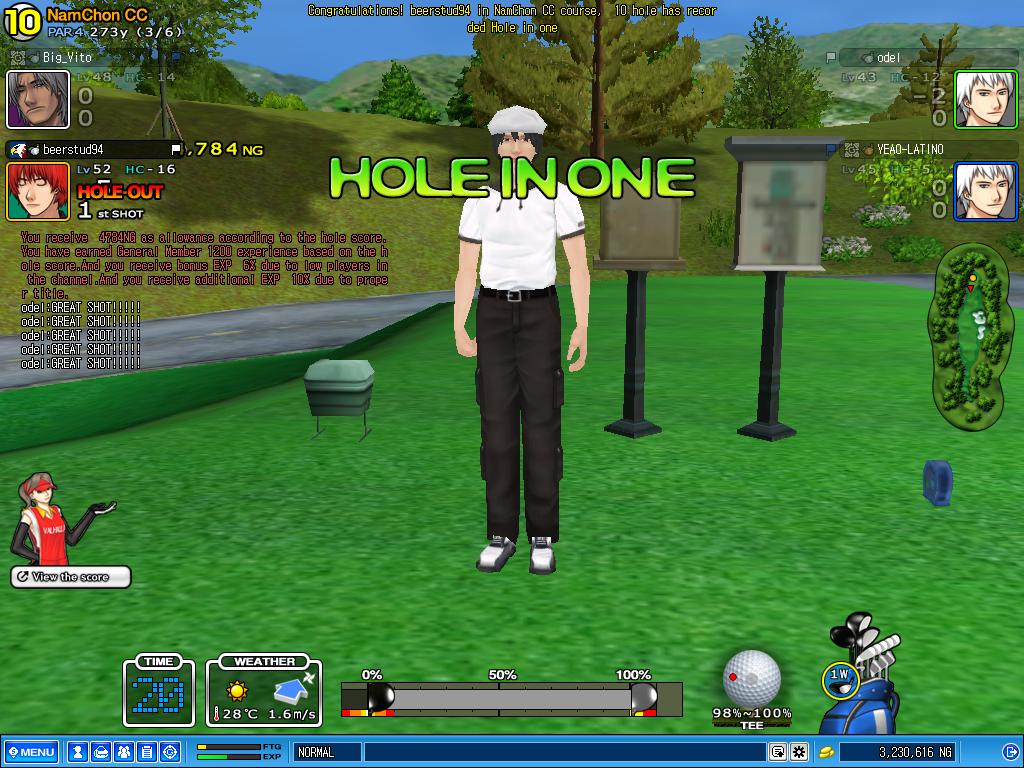
Task: Select the 1W club badge
Action: point(840,677)
